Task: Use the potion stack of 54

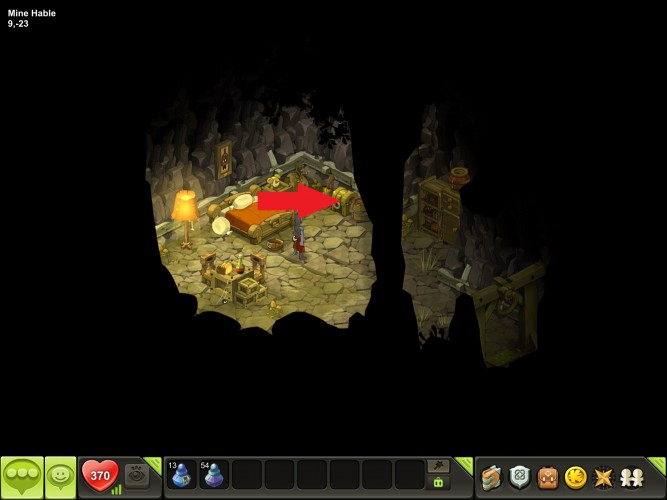Action: coord(213,474)
